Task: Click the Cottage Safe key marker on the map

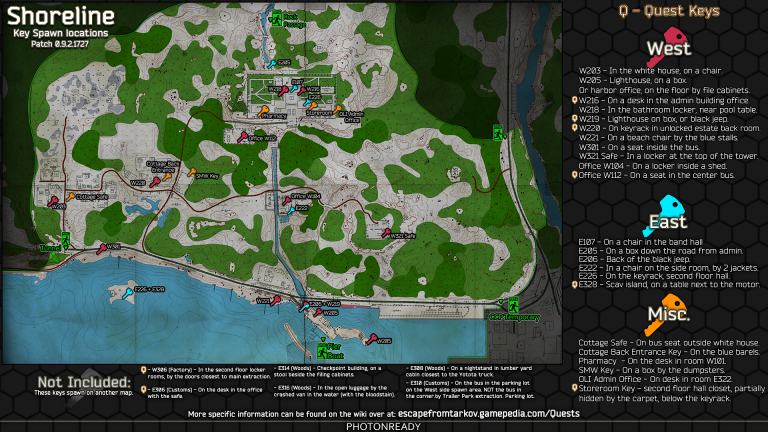Action: coord(70,196)
